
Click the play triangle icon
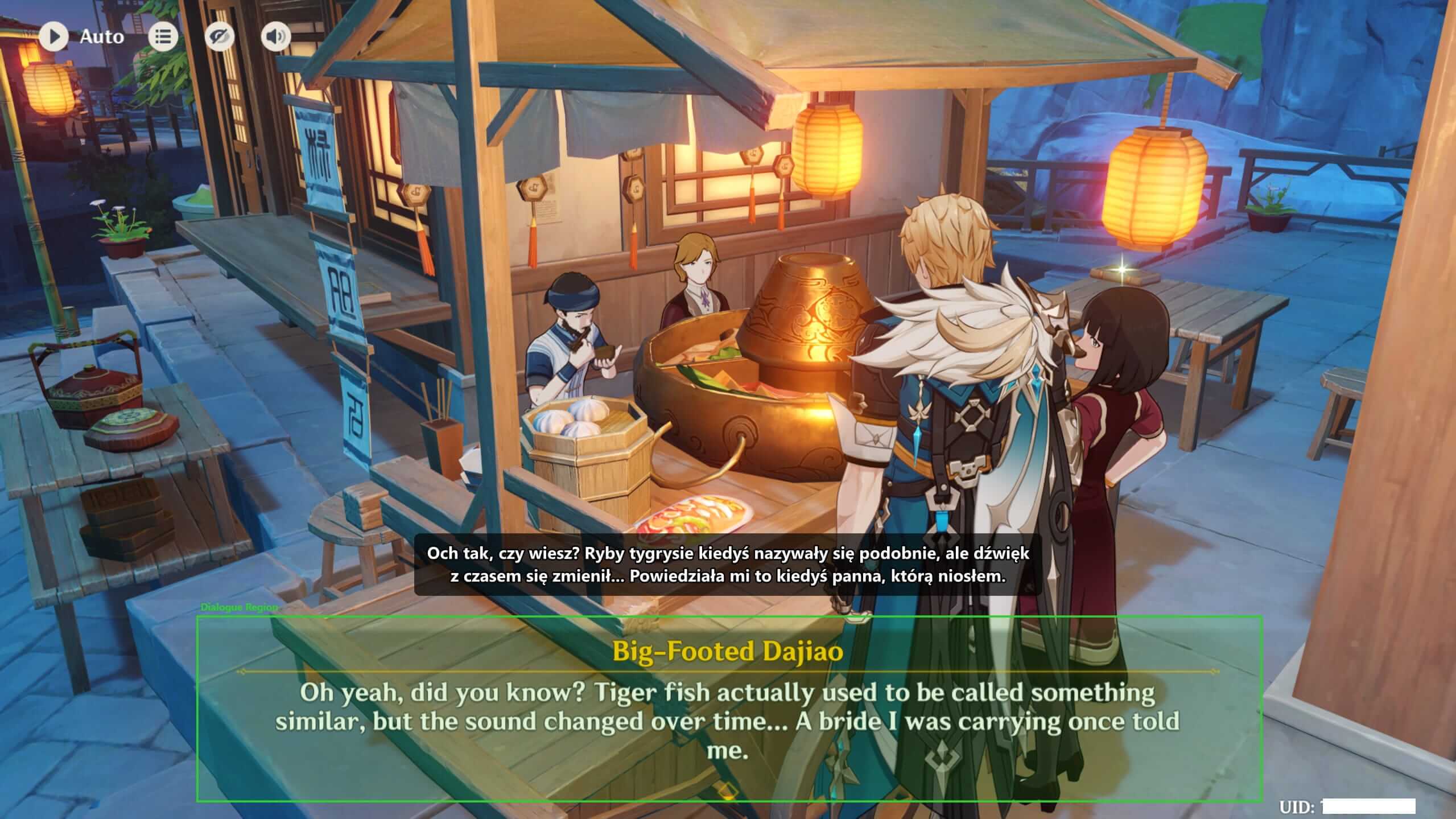coord(55,36)
